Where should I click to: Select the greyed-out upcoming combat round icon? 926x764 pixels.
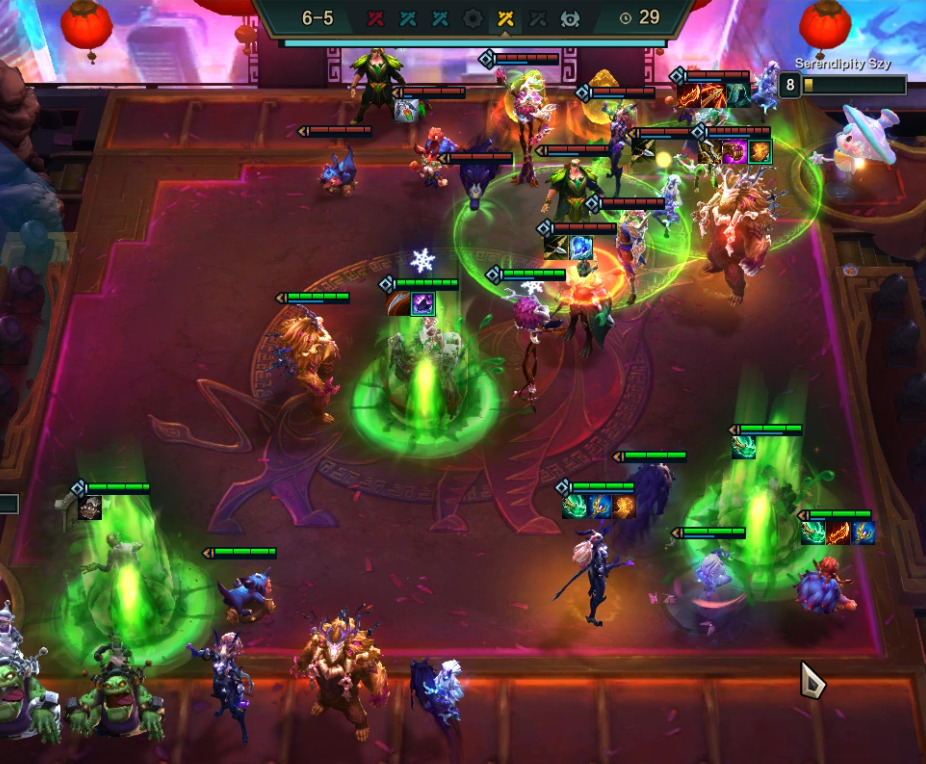pyautogui.click(x=537, y=18)
